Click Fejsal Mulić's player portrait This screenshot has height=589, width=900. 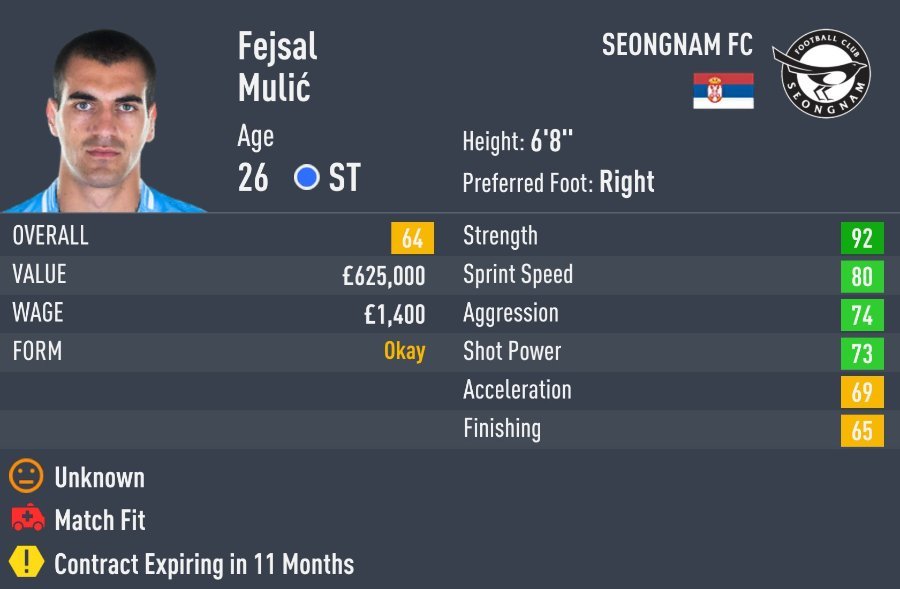click(x=104, y=120)
